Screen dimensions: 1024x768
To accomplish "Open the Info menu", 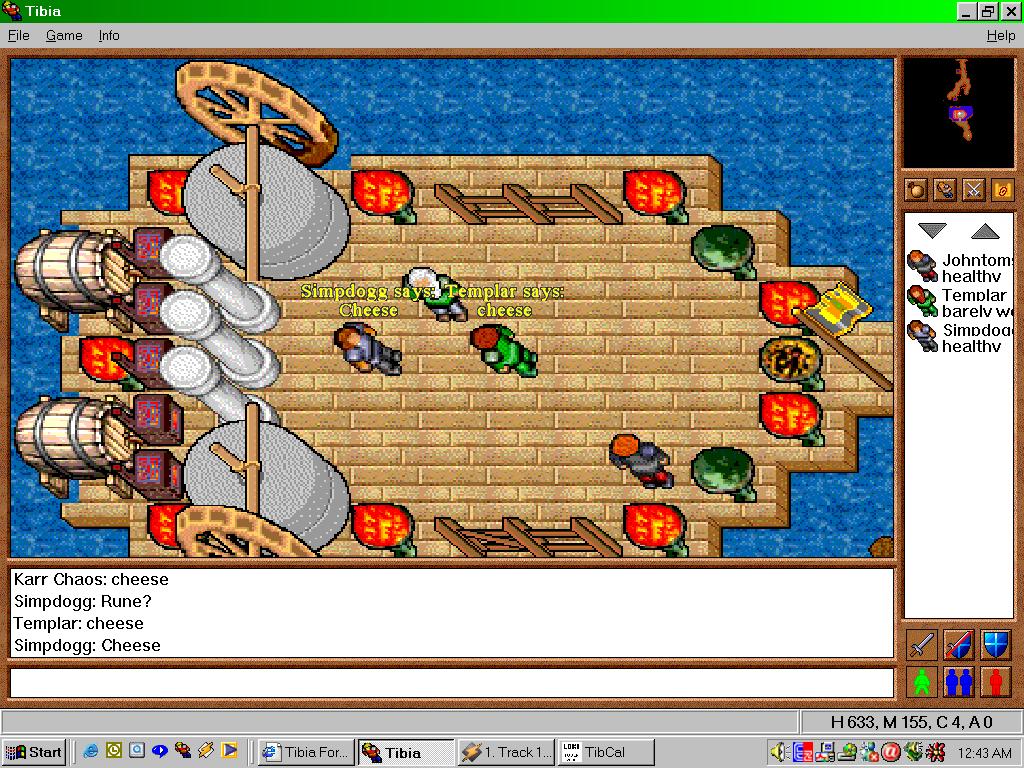I will pos(109,35).
